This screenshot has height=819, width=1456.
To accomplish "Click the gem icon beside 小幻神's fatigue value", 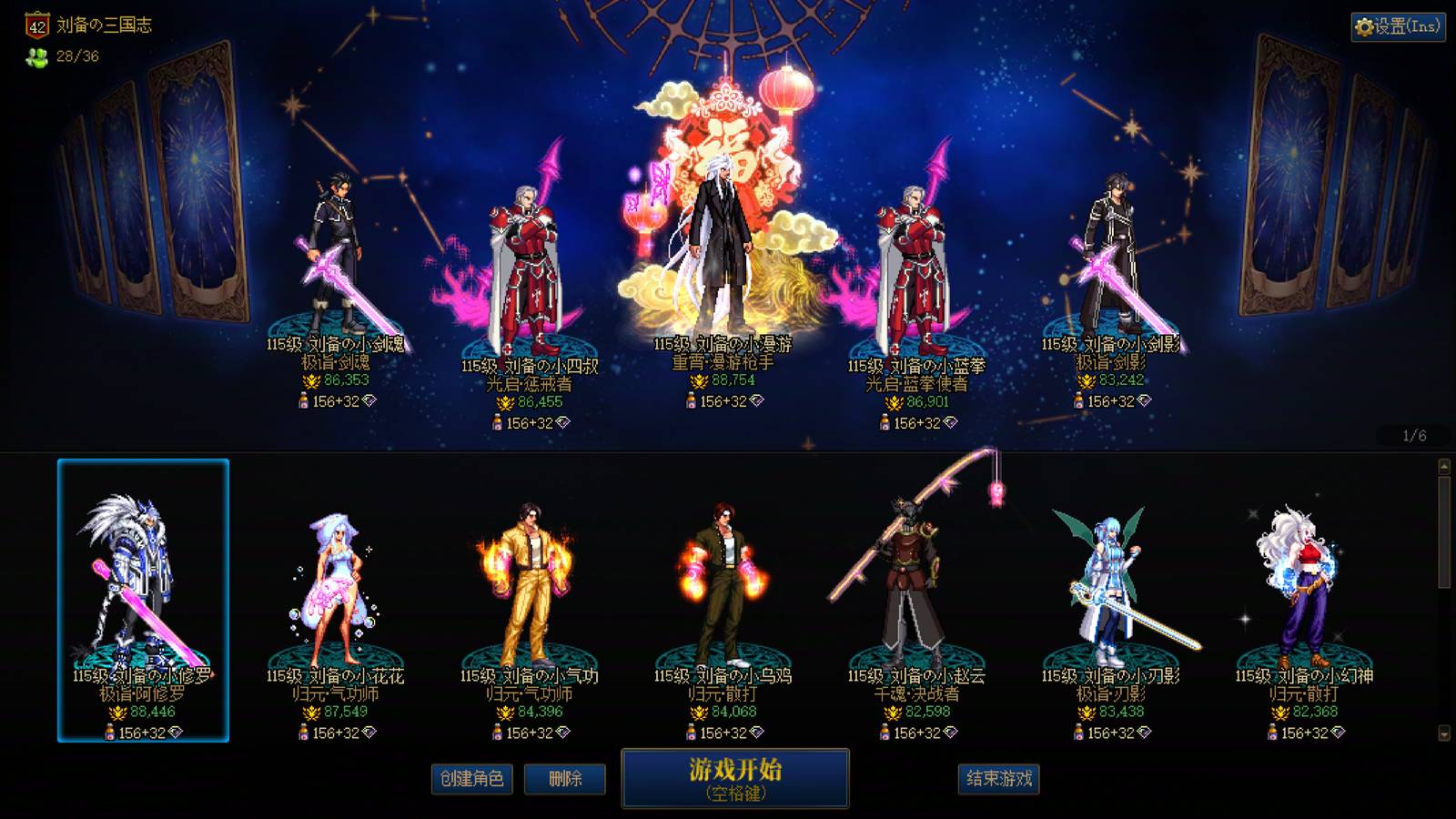I will (1338, 733).
